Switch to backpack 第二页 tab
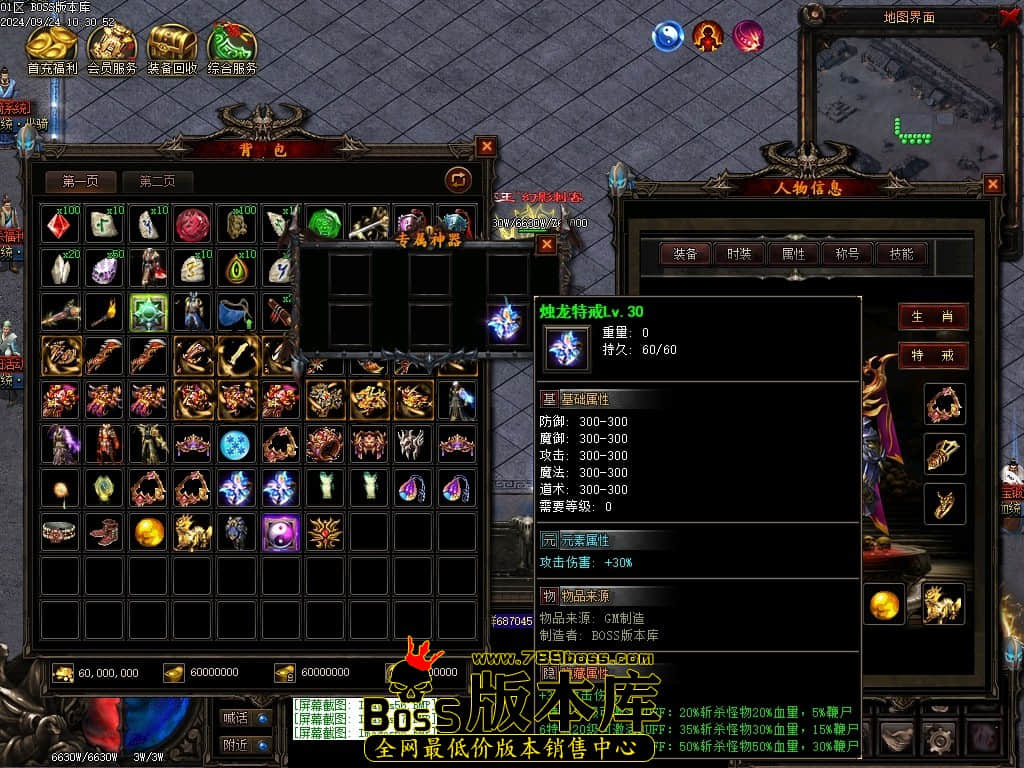This screenshot has width=1024, height=768. 157,181
